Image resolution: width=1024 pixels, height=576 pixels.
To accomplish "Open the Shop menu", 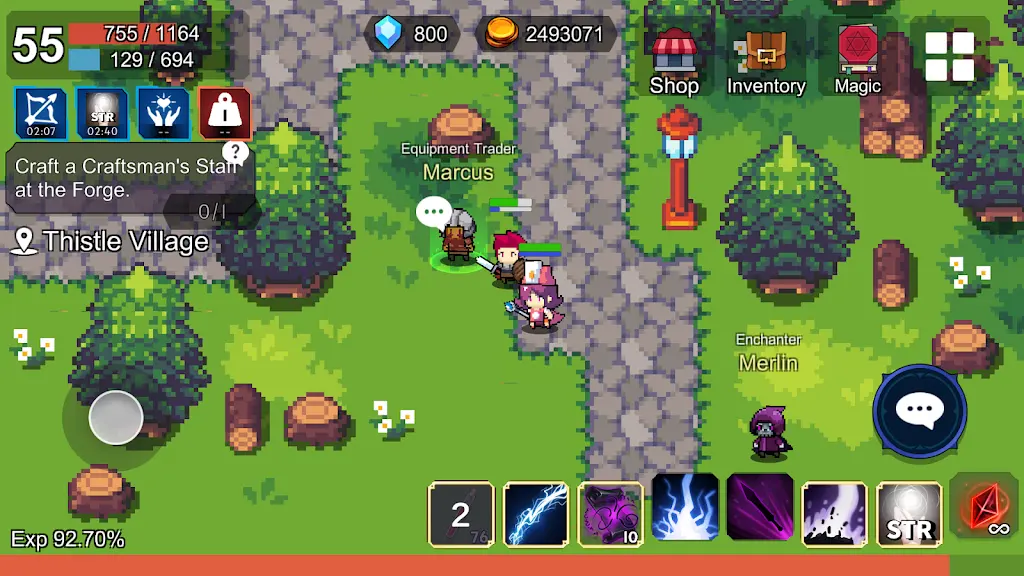I will [x=674, y=60].
